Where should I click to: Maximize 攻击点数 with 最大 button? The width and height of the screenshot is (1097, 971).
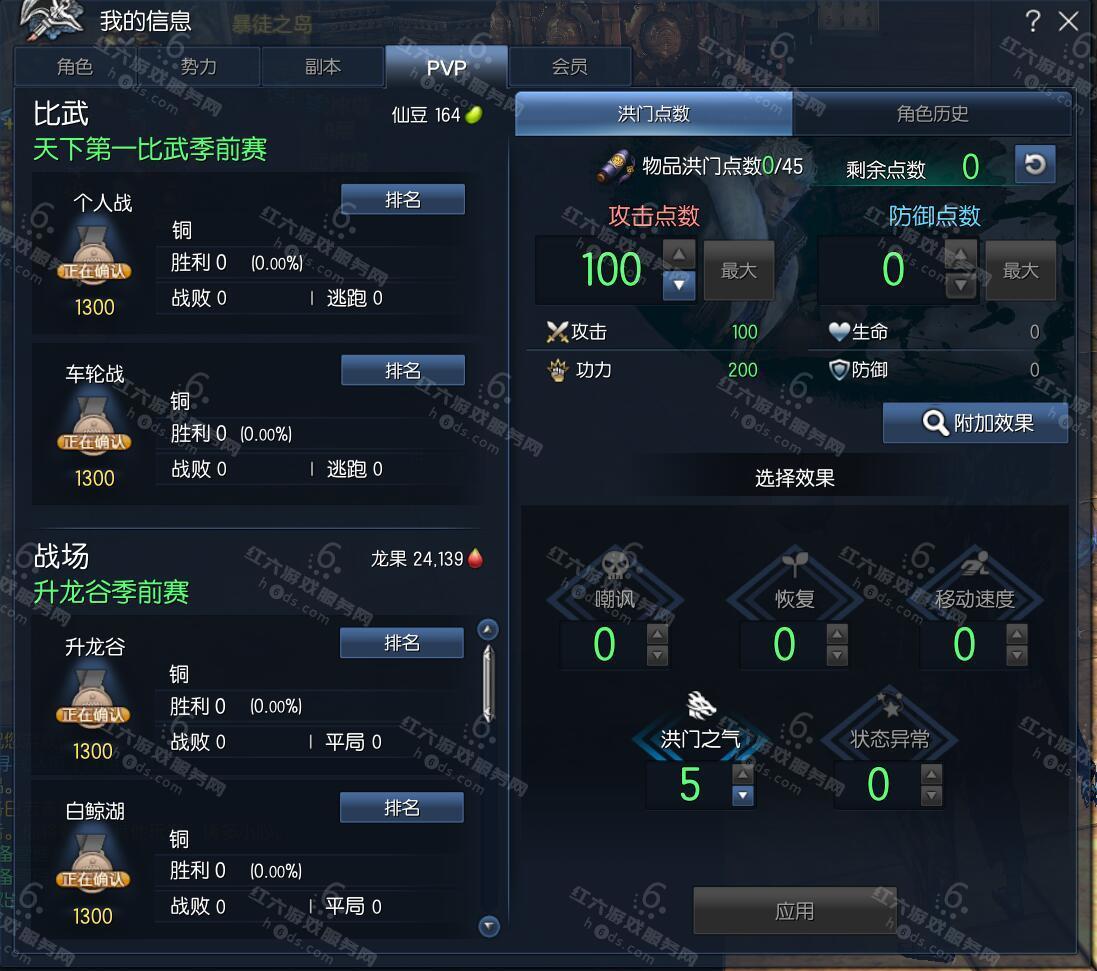(x=738, y=271)
